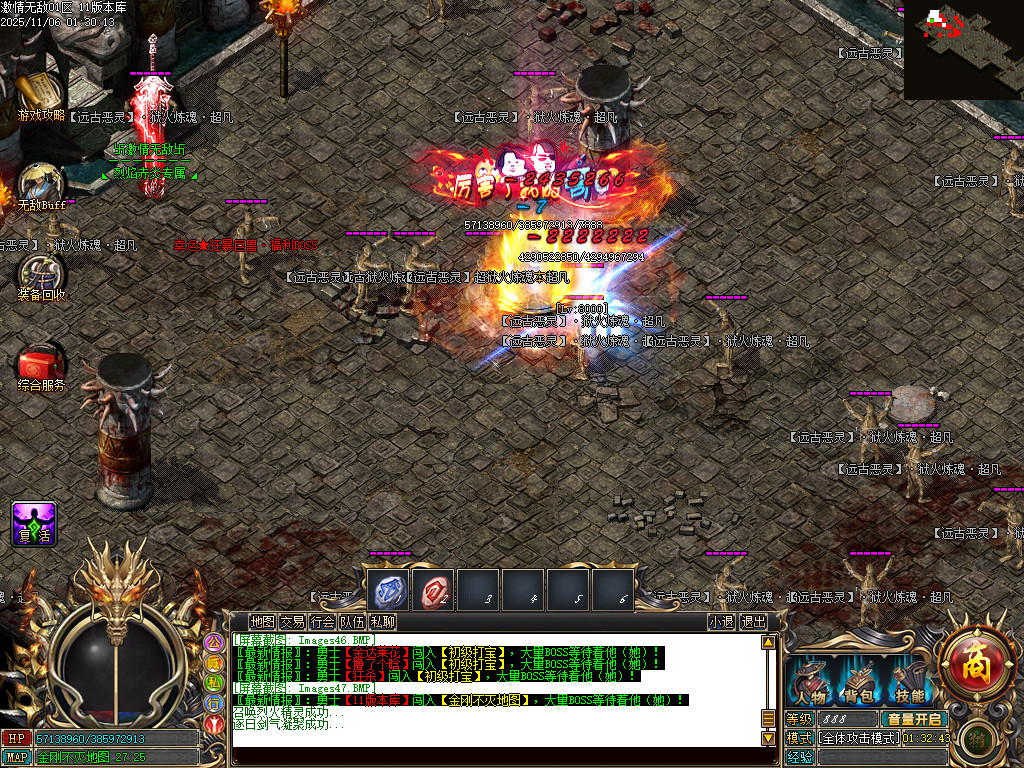Click the 小退 logout button
Viewport: 1024px width, 768px height.
point(721,622)
